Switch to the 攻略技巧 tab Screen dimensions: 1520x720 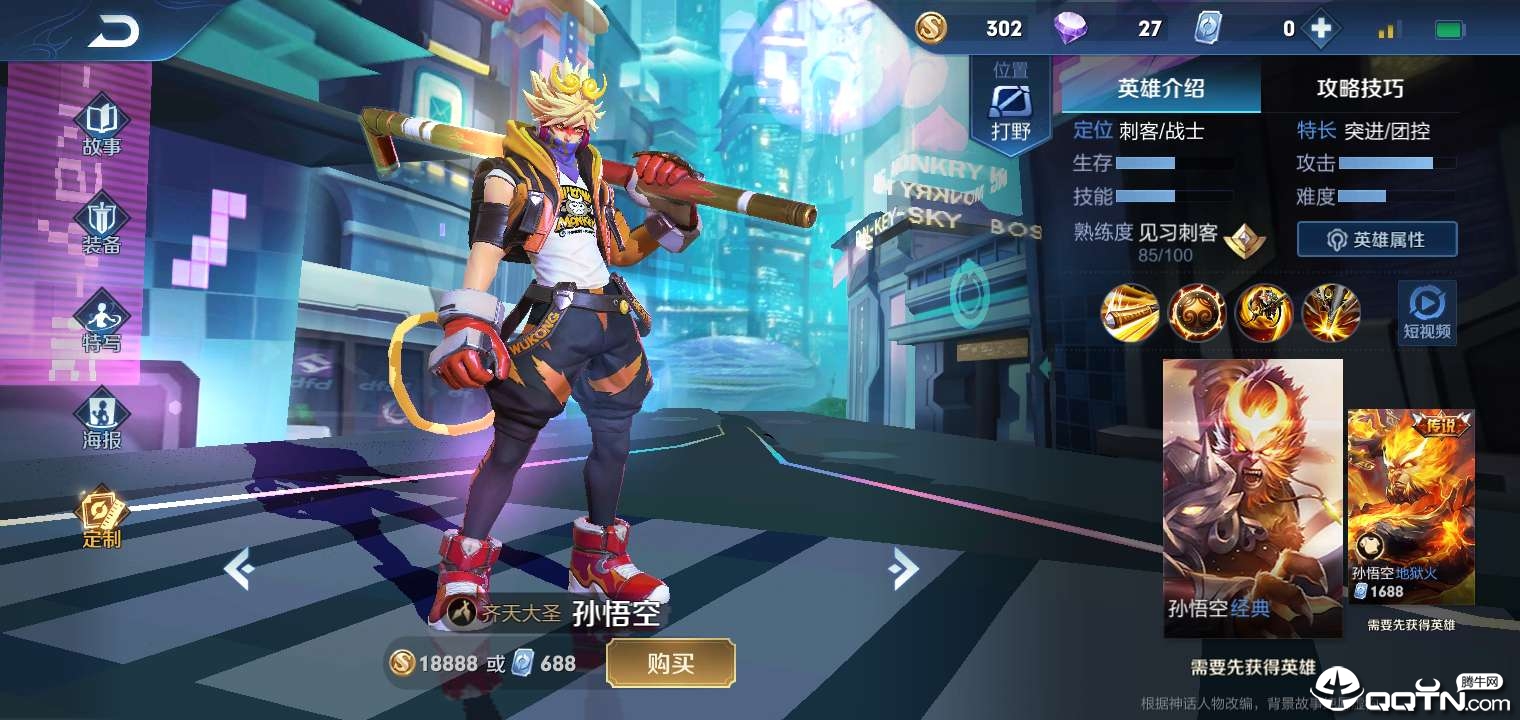coord(1359,89)
